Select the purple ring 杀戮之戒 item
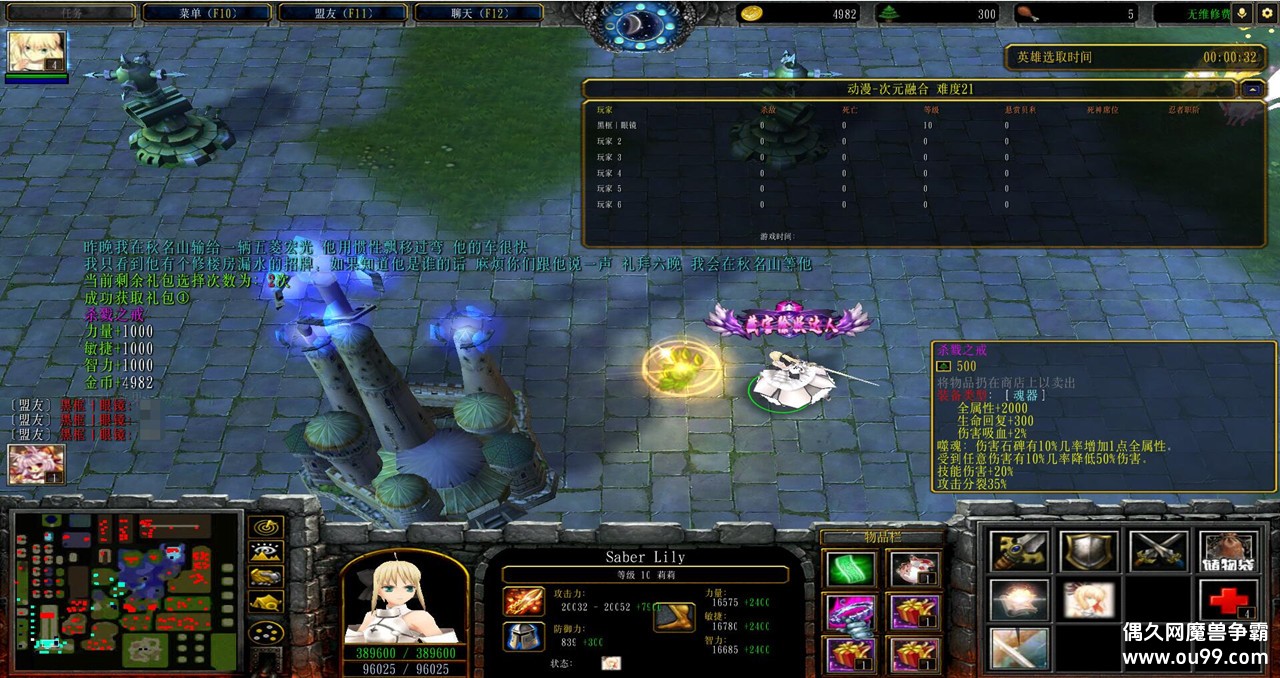The height and width of the screenshot is (678, 1280). [850, 612]
